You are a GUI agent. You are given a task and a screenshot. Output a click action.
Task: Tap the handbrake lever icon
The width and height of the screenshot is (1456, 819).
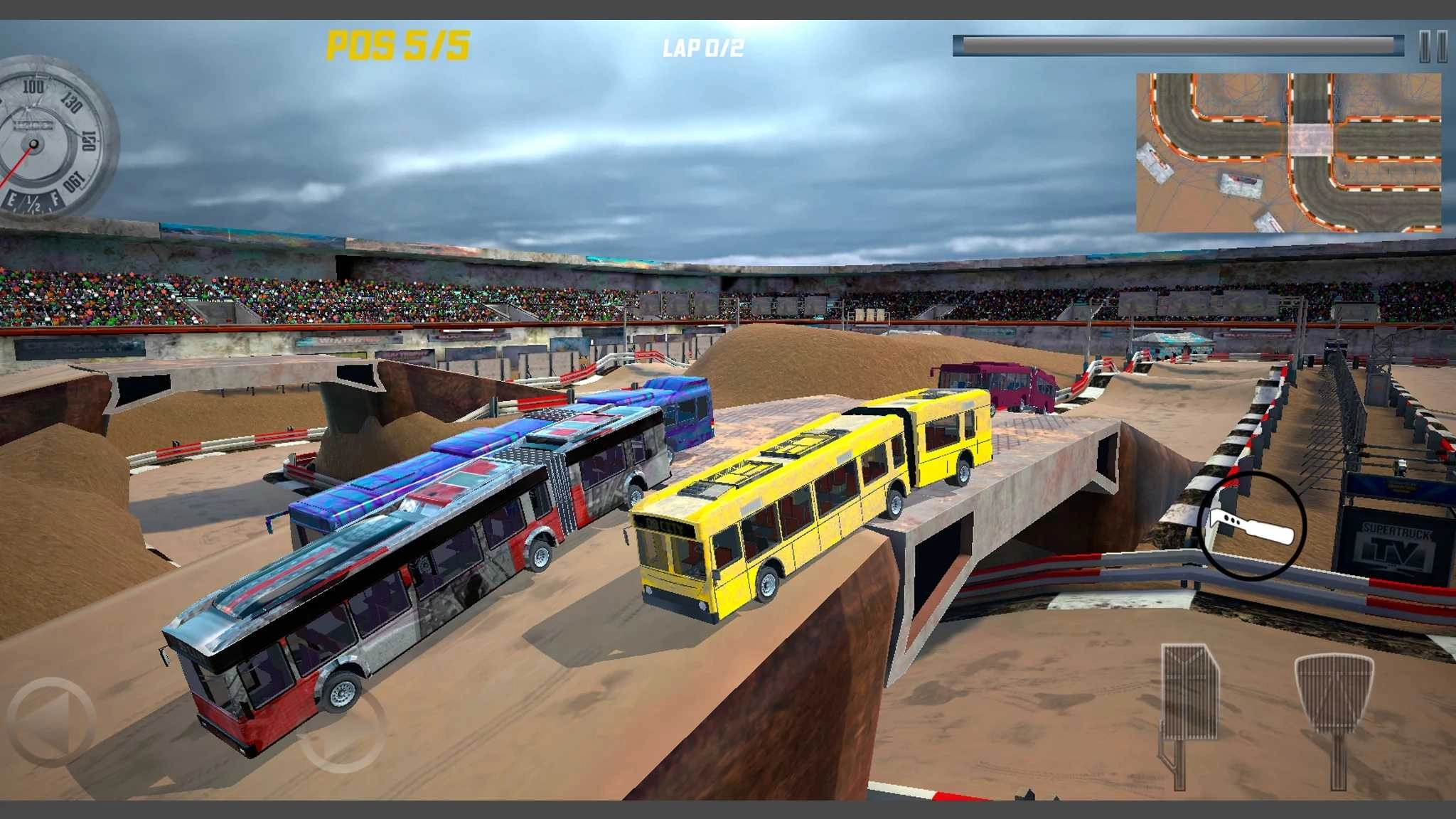(1251, 526)
